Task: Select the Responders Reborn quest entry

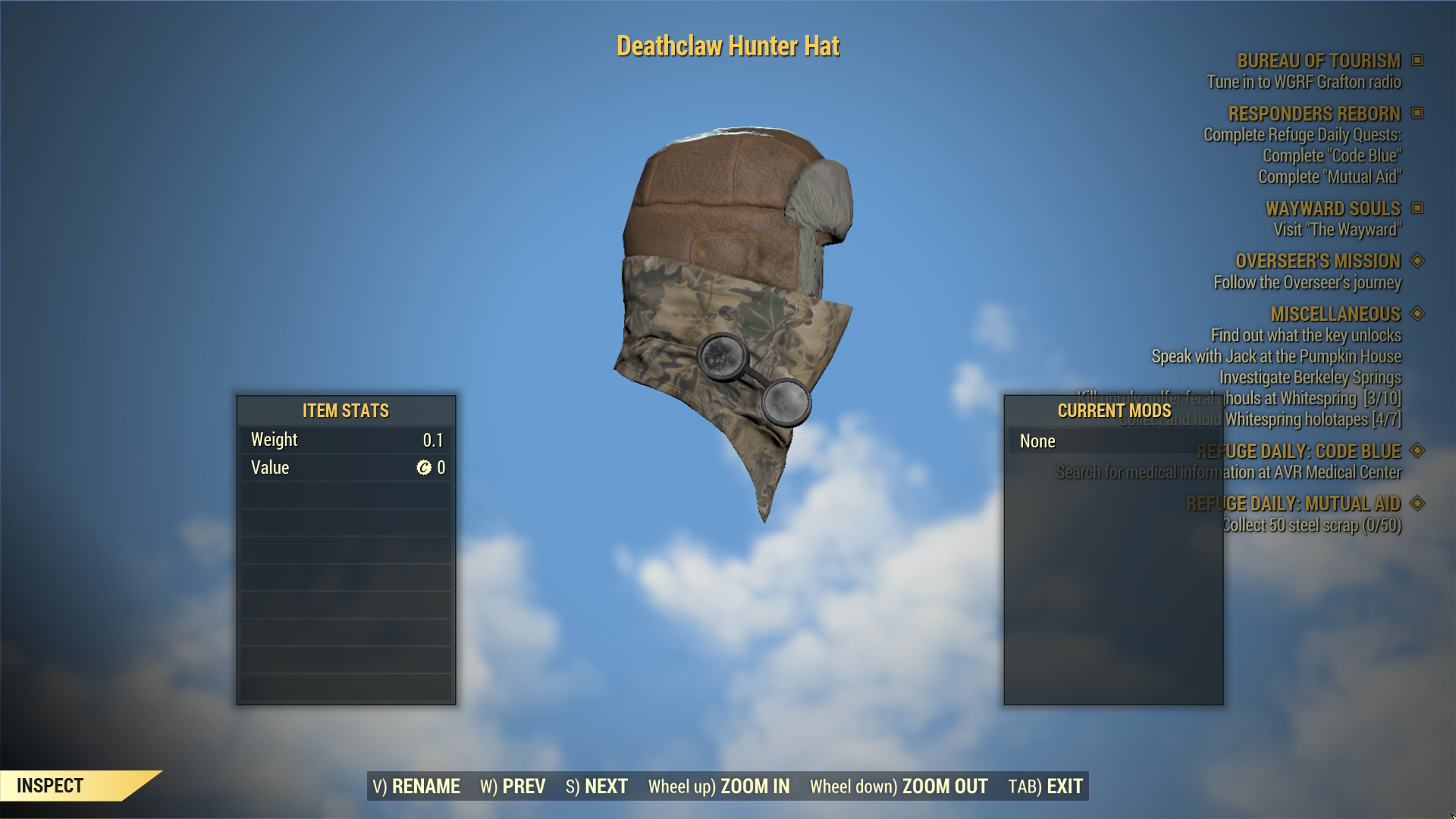Action: pos(1313,114)
